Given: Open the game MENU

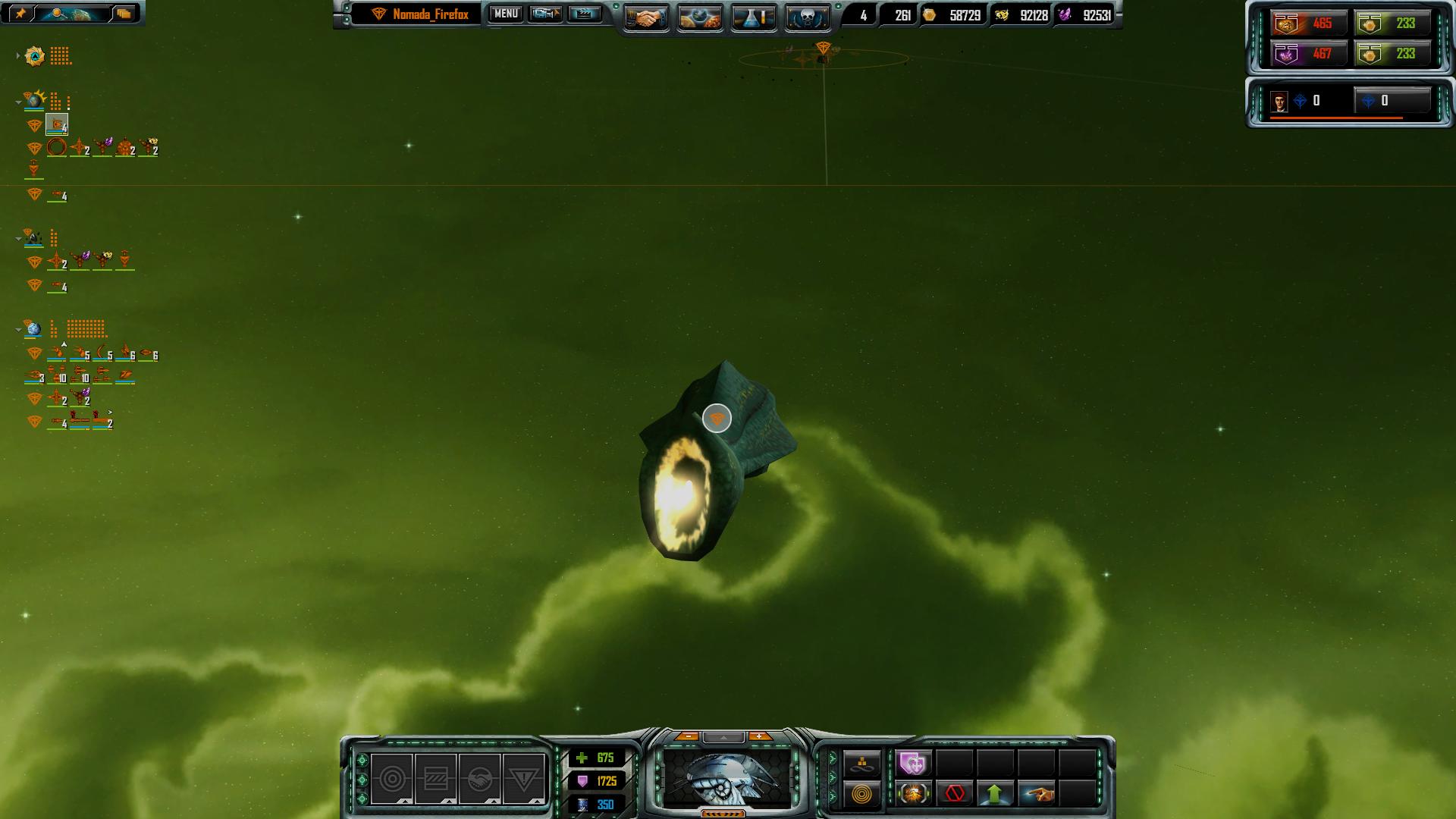Looking at the screenshot, I should (506, 14).
